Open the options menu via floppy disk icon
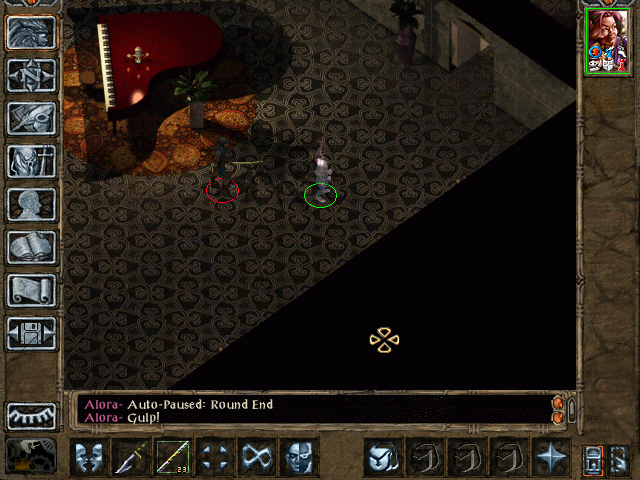This screenshot has height=480, width=640. (31, 333)
